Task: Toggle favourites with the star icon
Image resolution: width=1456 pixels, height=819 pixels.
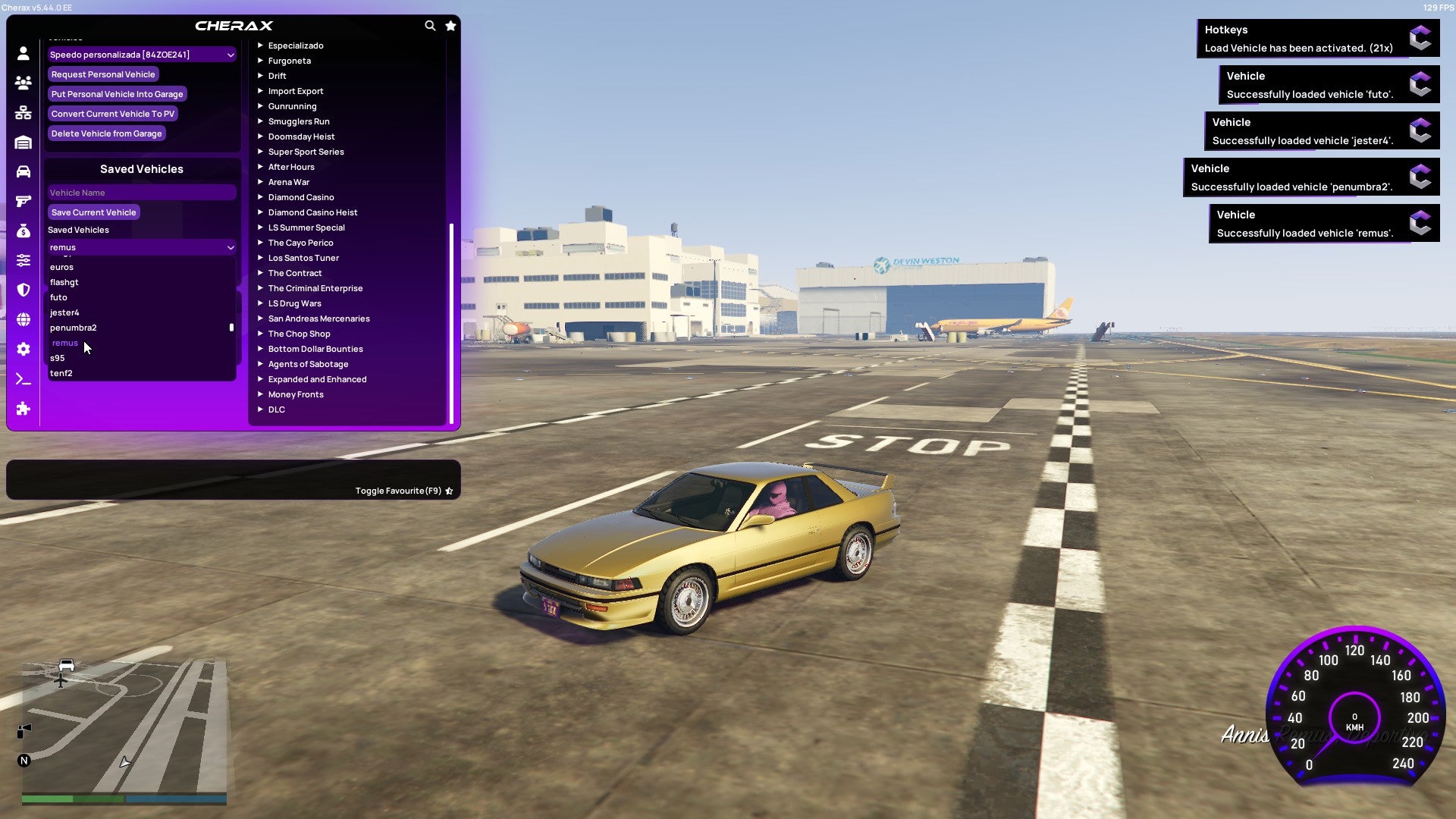Action: 450,25
